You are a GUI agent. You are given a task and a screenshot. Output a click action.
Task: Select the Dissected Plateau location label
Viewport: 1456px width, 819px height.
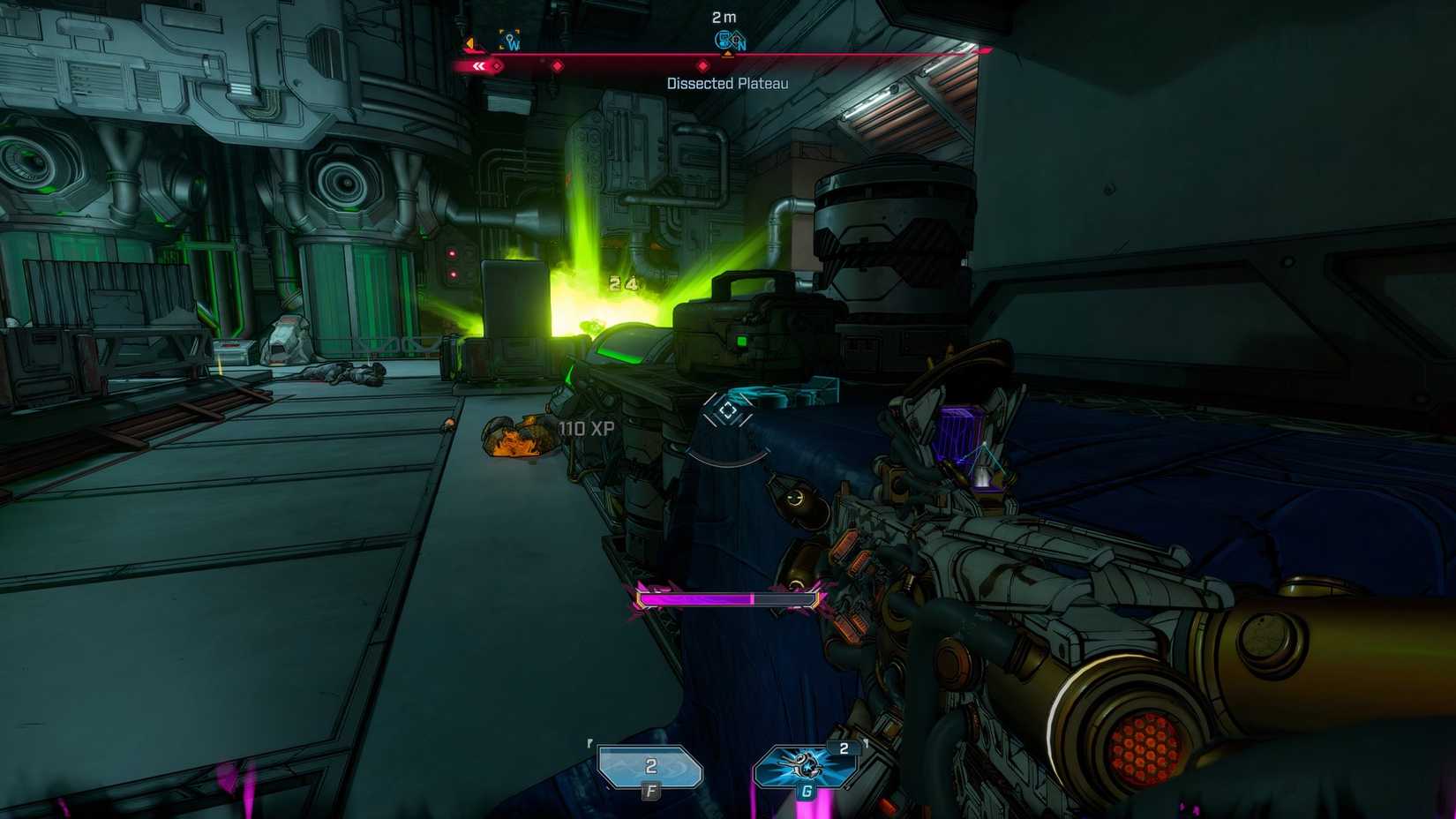coord(728,81)
